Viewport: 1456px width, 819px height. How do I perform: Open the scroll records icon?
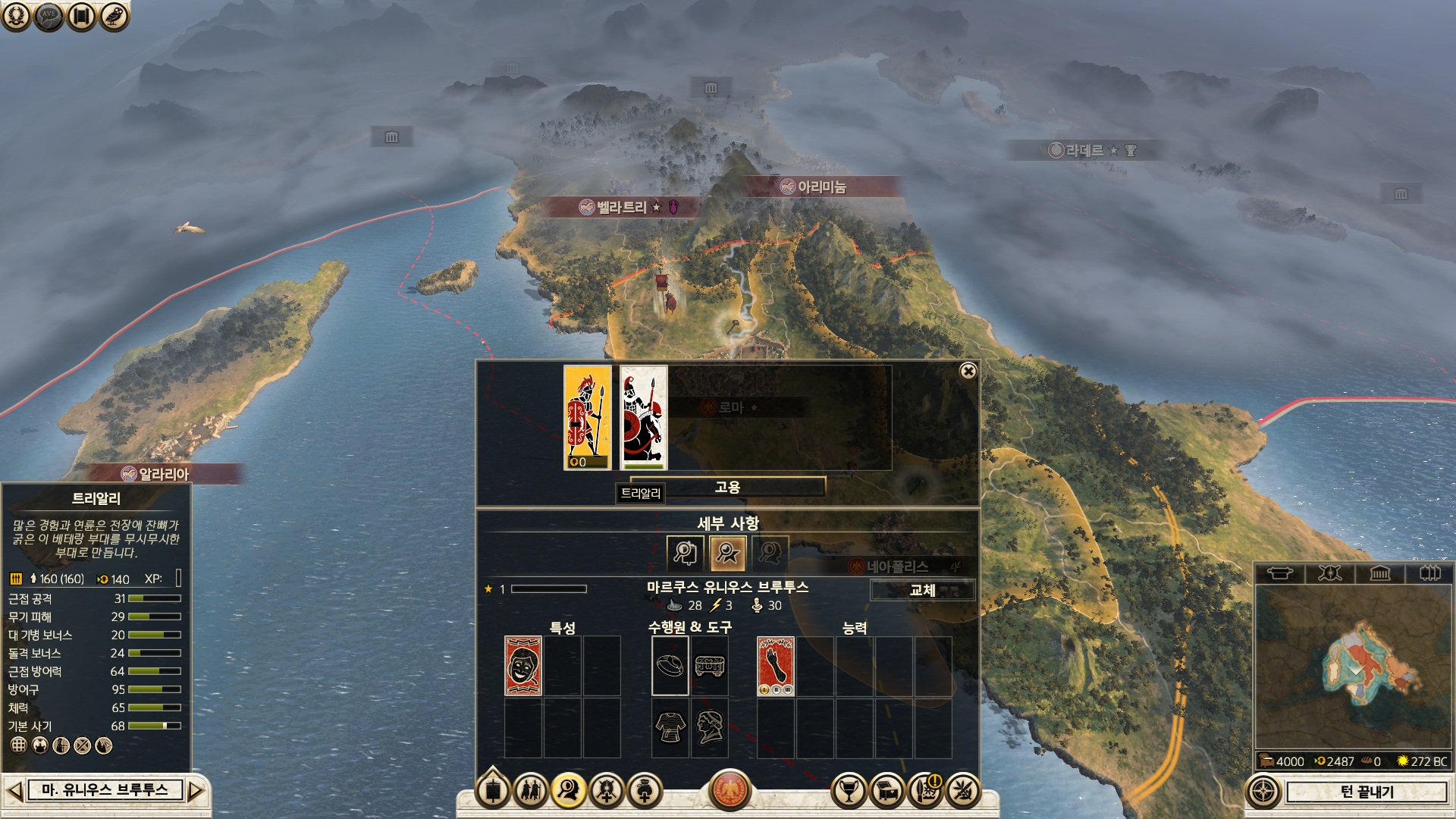click(x=81, y=16)
